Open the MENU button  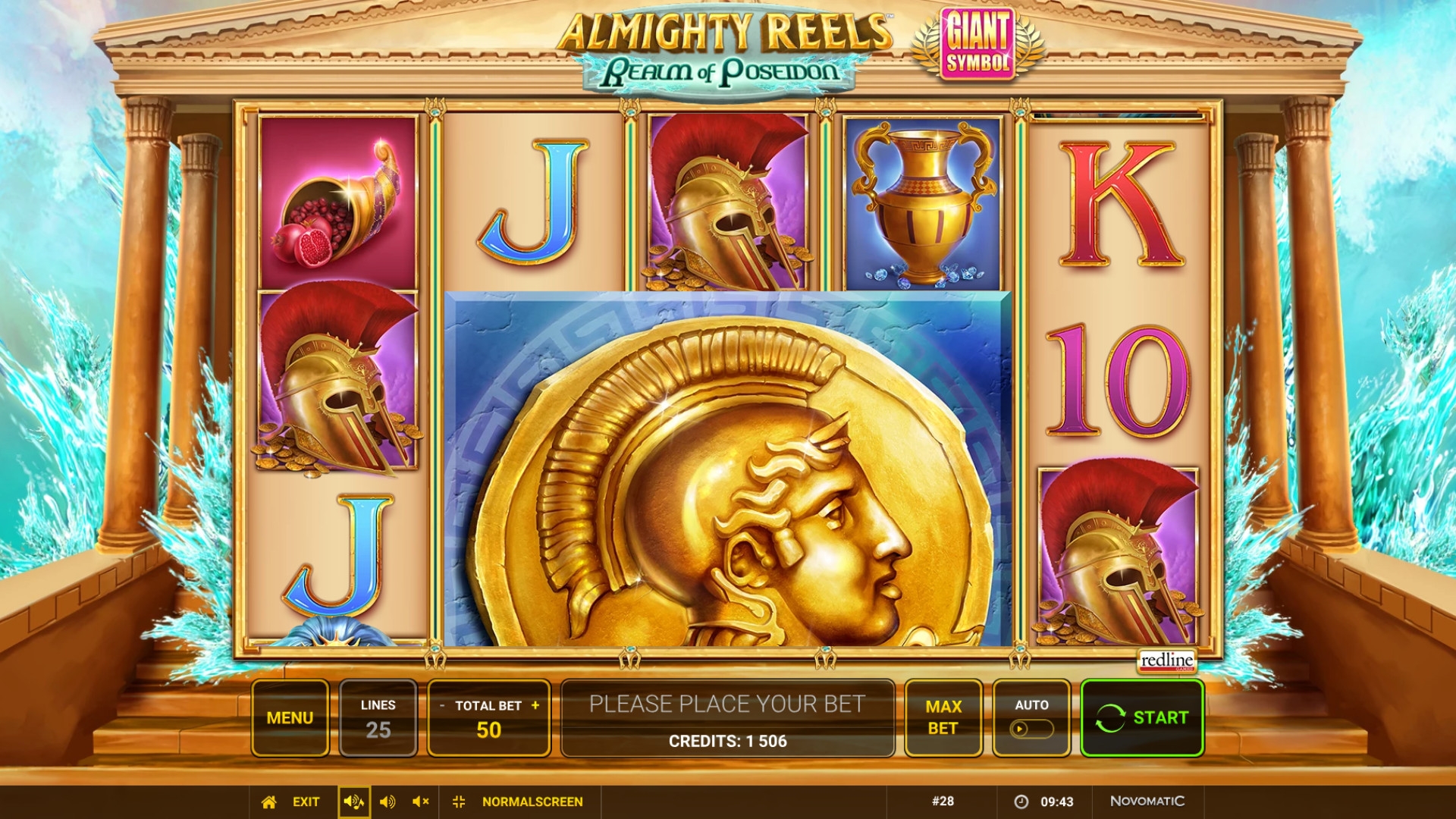pos(290,717)
